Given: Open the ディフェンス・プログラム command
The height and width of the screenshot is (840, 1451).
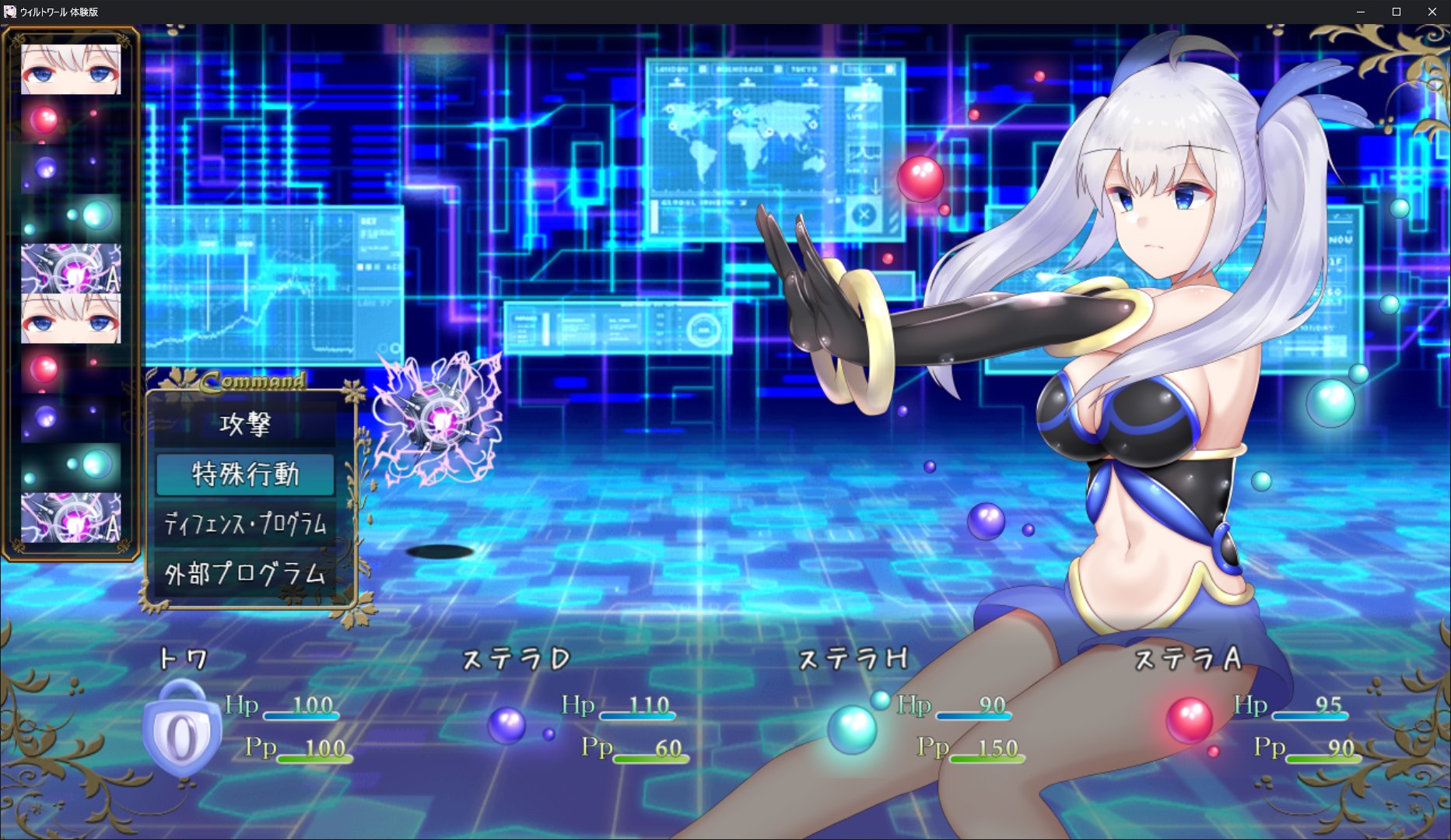Looking at the screenshot, I should (x=245, y=524).
